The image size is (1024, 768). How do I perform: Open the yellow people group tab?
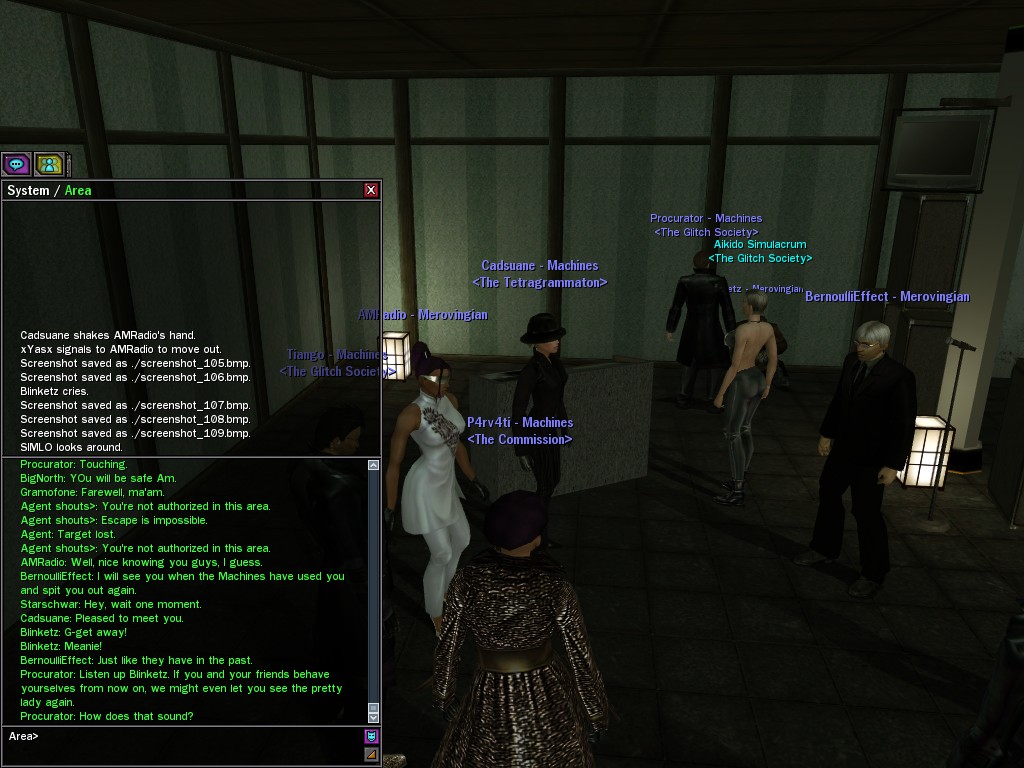pyautogui.click(x=48, y=164)
